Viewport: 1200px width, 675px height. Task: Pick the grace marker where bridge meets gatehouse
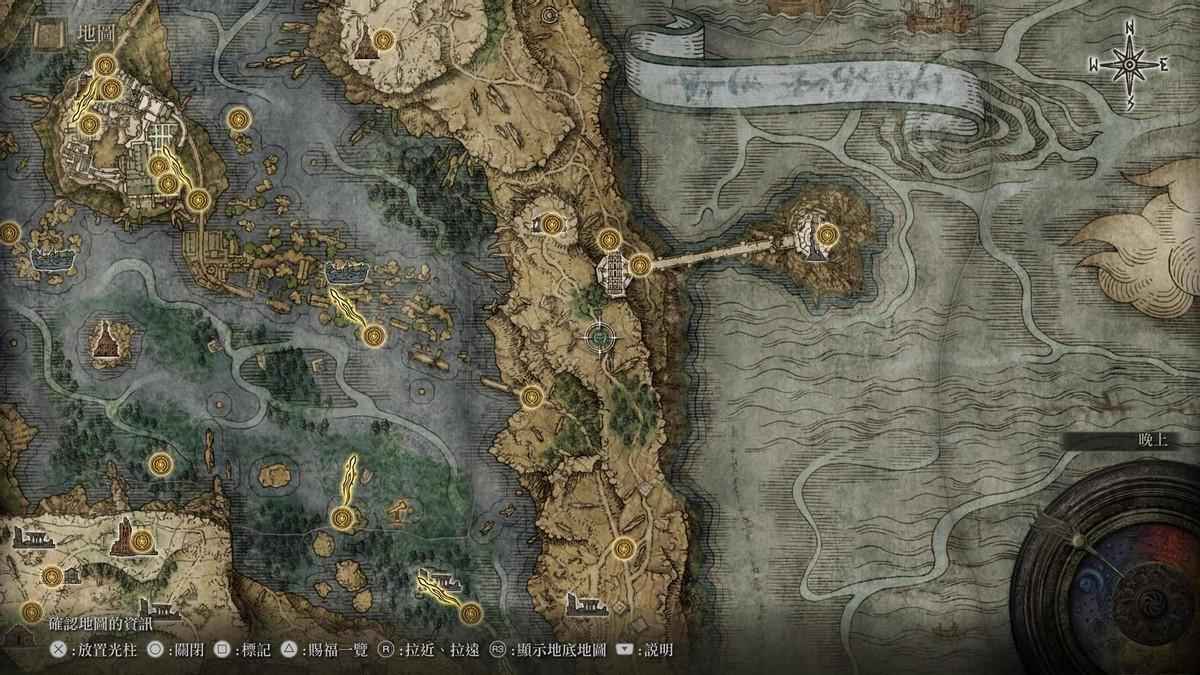tap(640, 264)
